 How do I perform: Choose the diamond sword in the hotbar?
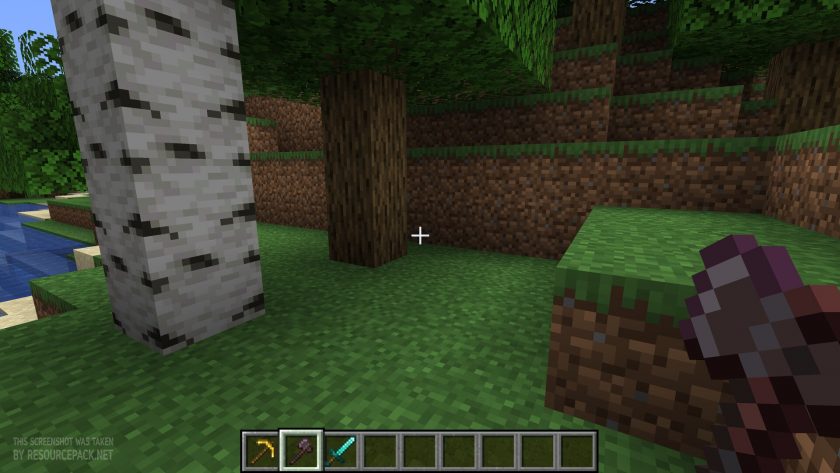pos(340,450)
